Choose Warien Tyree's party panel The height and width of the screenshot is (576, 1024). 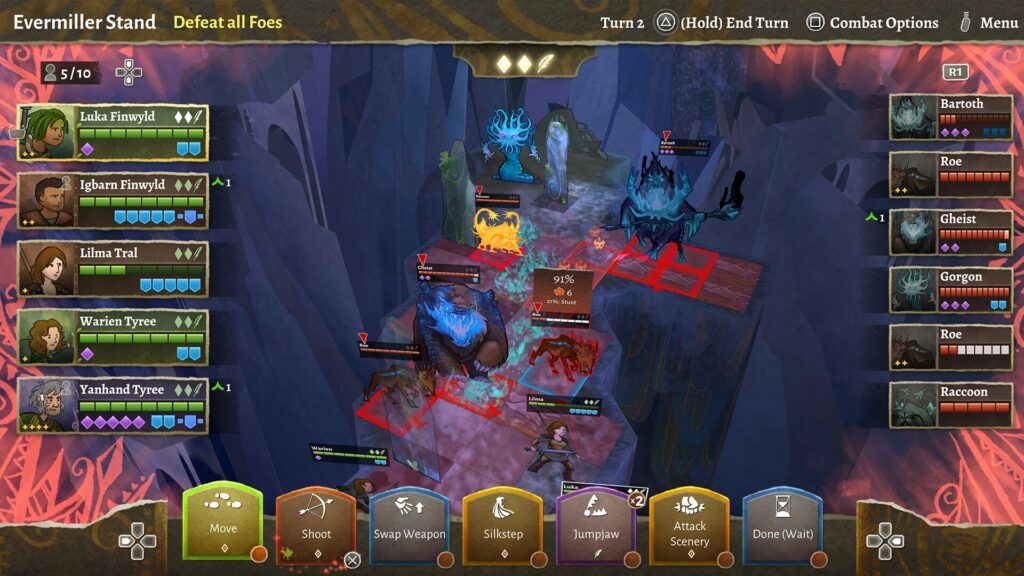(x=113, y=337)
